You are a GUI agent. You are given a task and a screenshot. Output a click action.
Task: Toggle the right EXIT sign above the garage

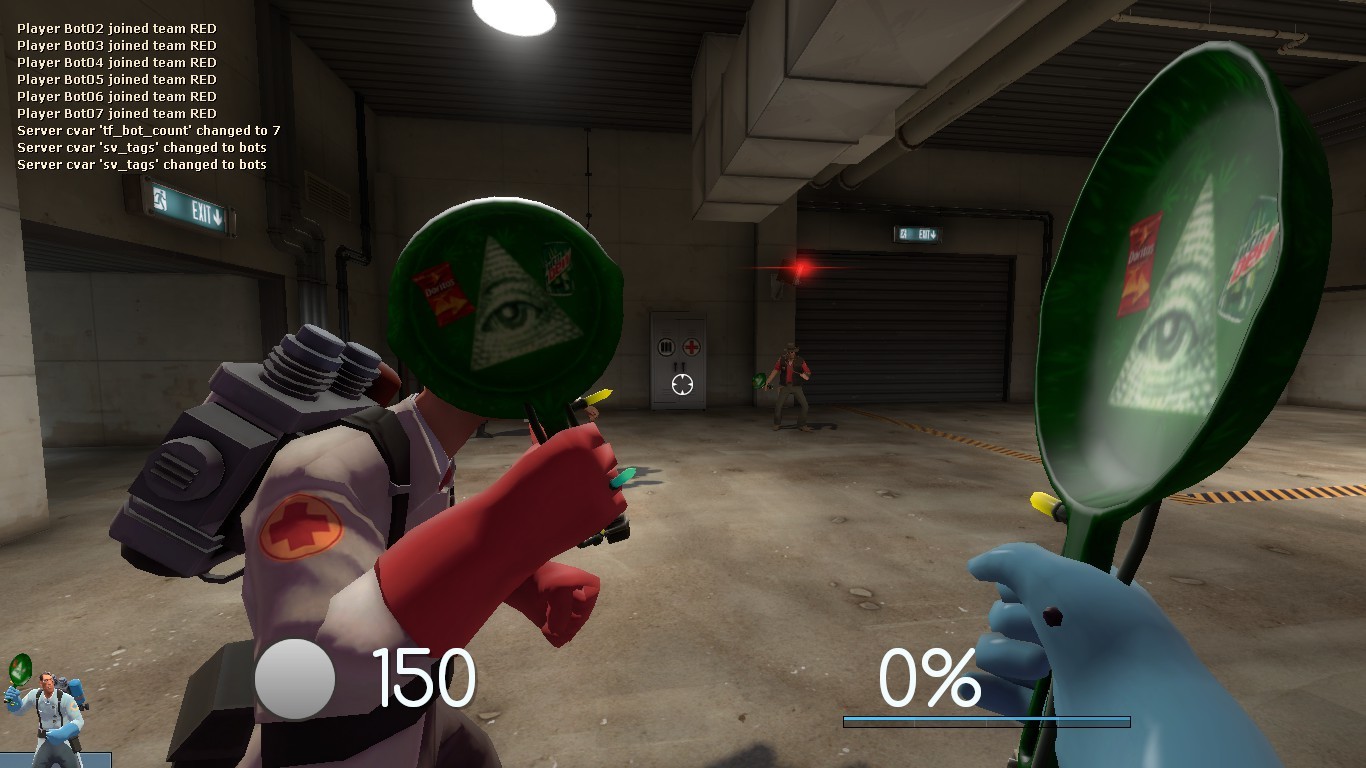919,232
